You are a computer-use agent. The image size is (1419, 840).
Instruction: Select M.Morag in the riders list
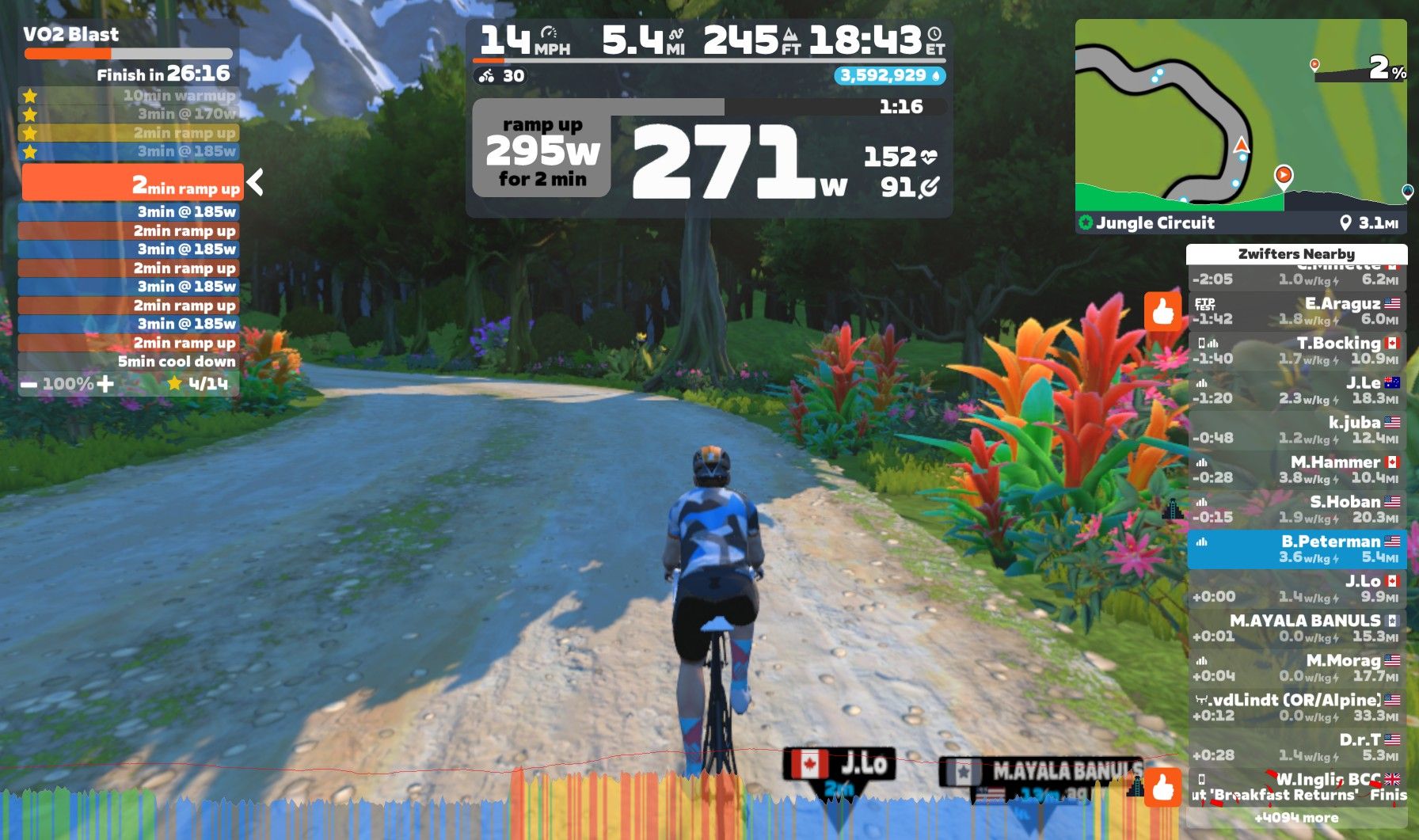coord(1296,667)
